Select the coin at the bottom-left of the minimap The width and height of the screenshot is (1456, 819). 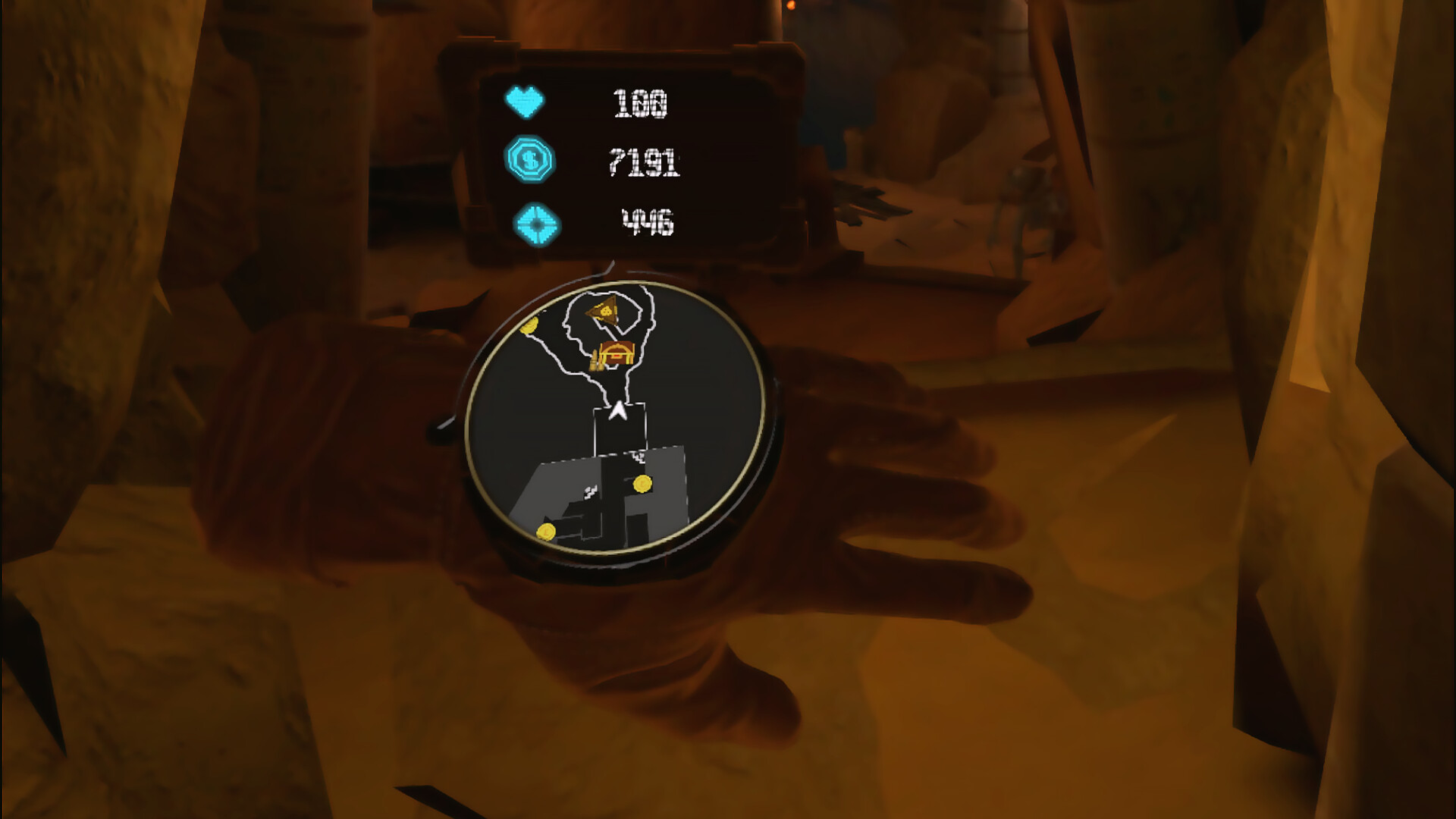coord(544,532)
